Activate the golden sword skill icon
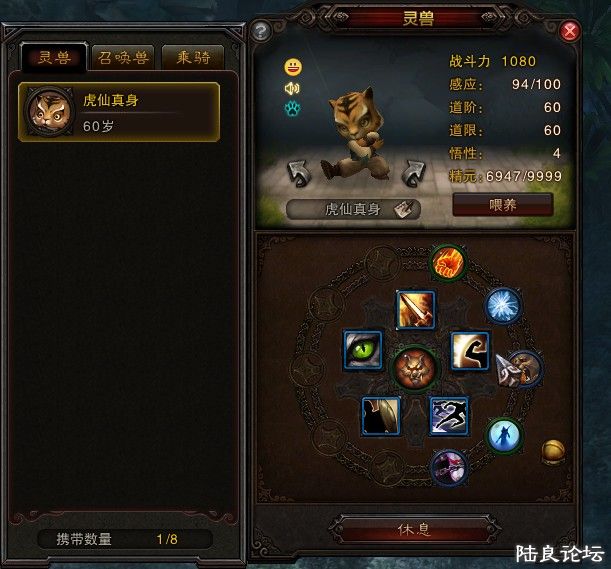 pyautogui.click(x=414, y=309)
